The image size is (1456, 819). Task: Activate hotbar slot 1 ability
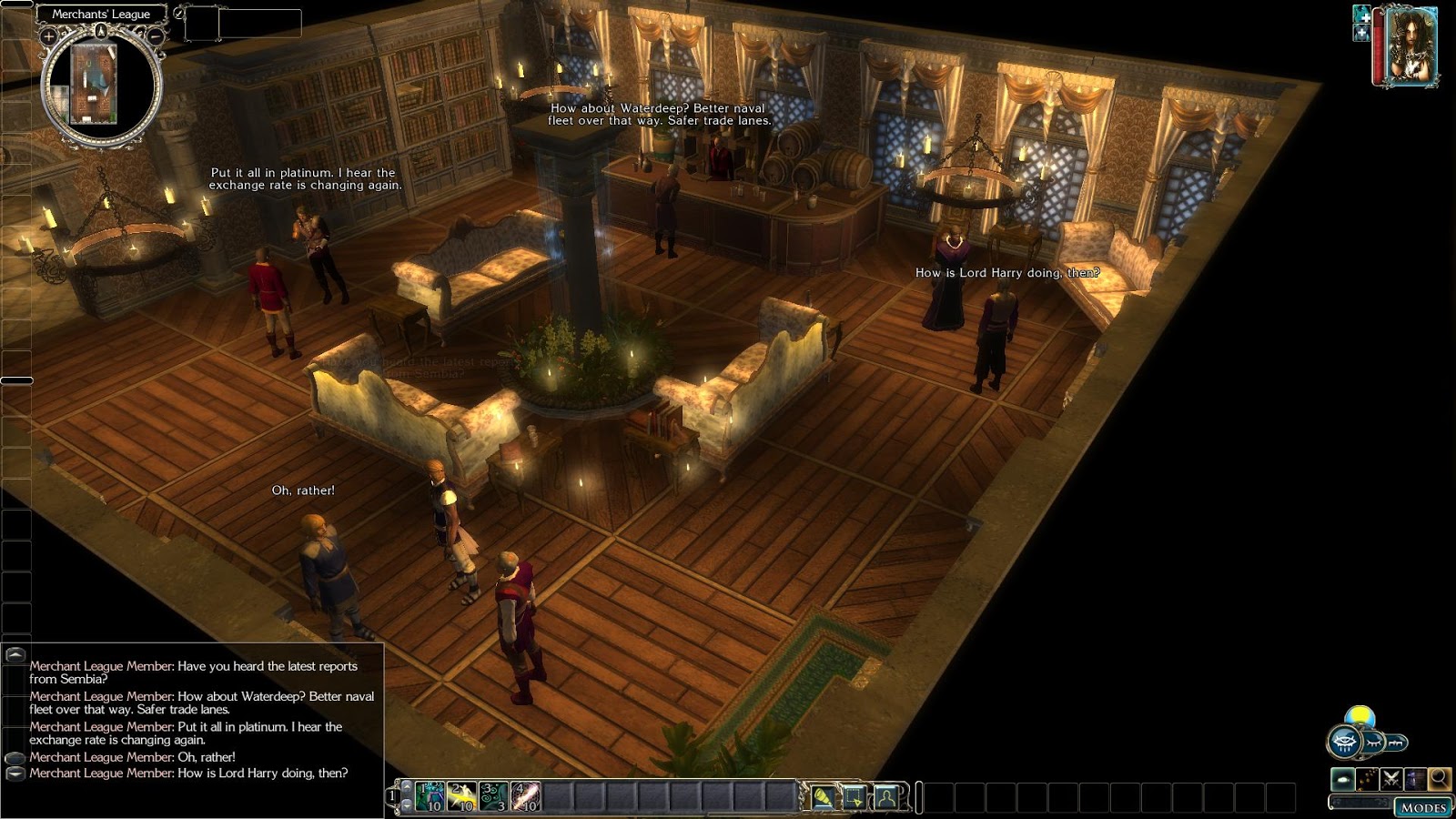(x=430, y=796)
